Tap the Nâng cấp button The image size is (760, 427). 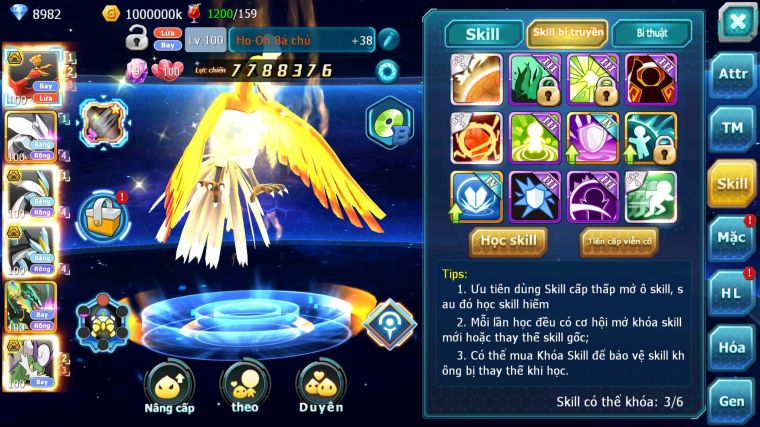(169, 389)
